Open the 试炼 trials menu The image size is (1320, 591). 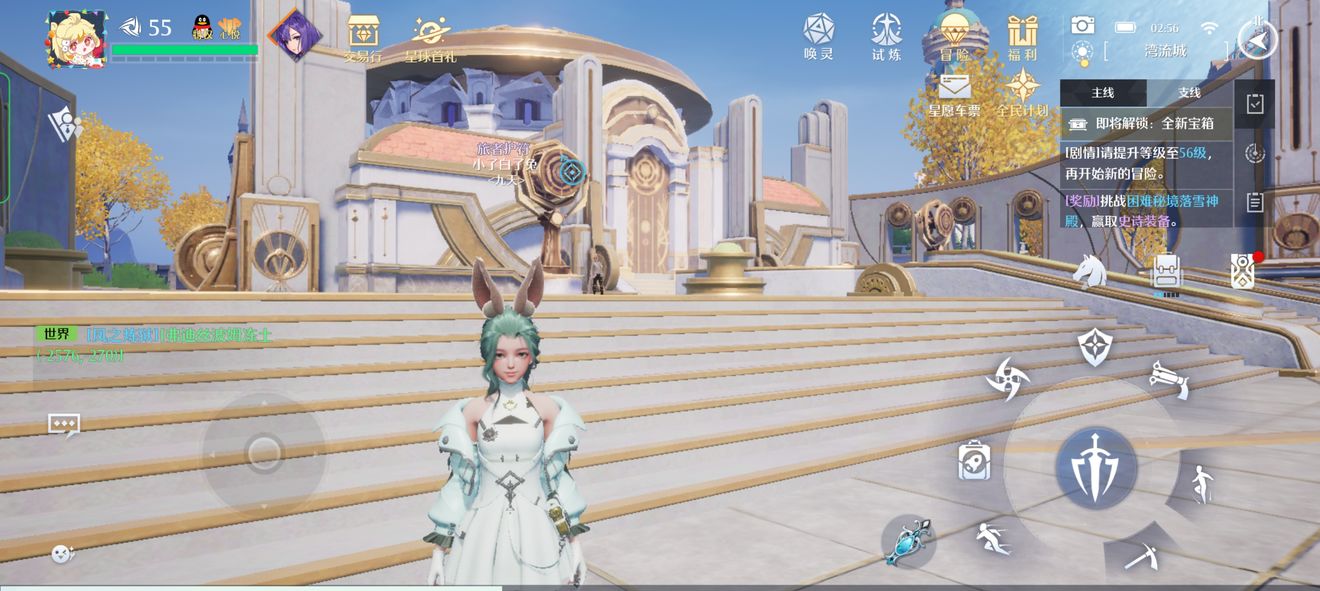[x=886, y=35]
